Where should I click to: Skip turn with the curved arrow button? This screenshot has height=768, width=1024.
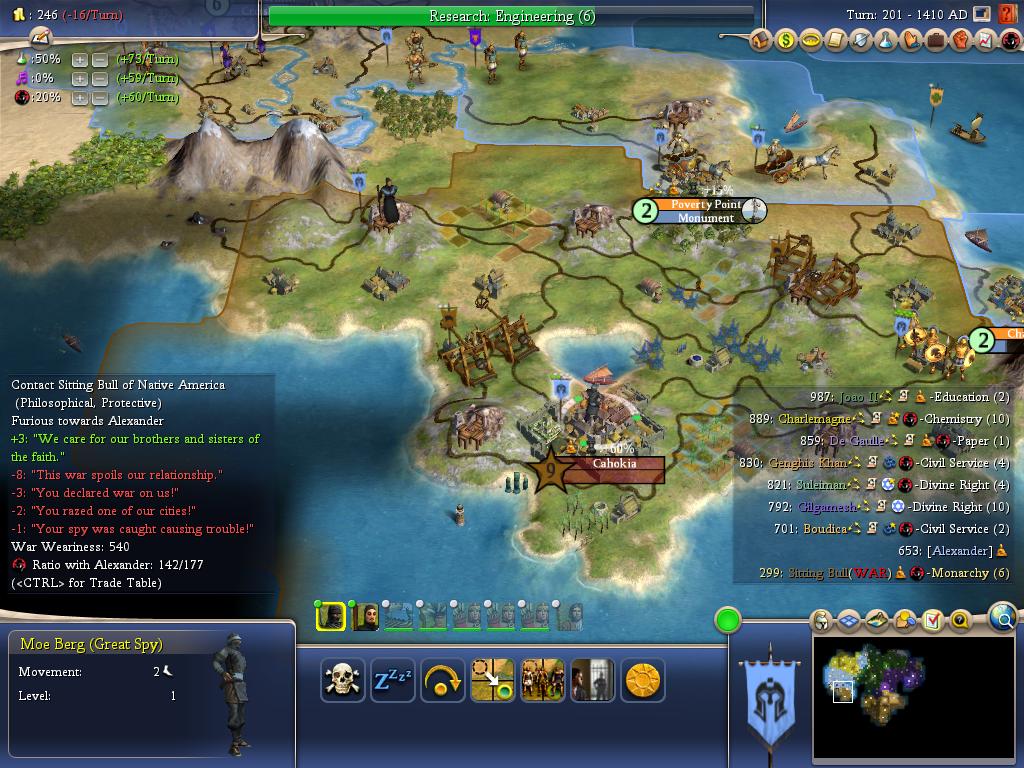coord(443,681)
